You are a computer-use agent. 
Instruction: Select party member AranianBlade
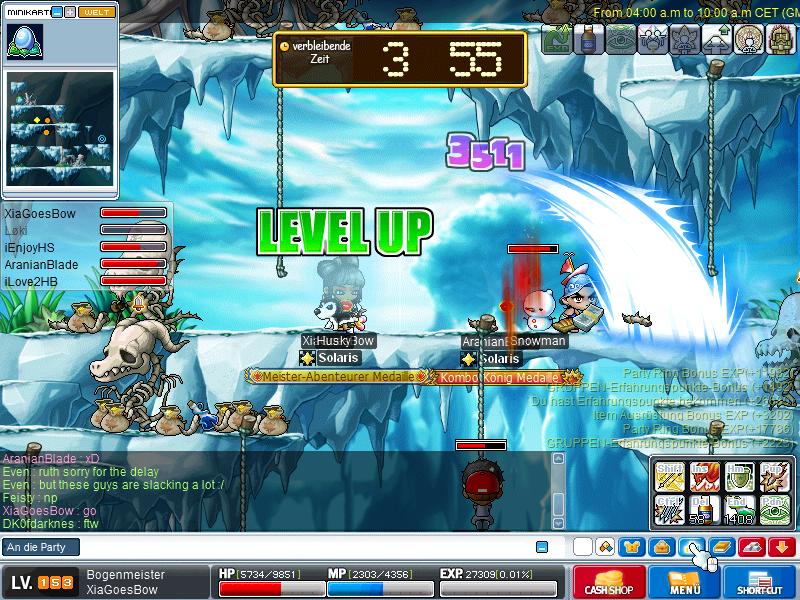(x=40, y=264)
